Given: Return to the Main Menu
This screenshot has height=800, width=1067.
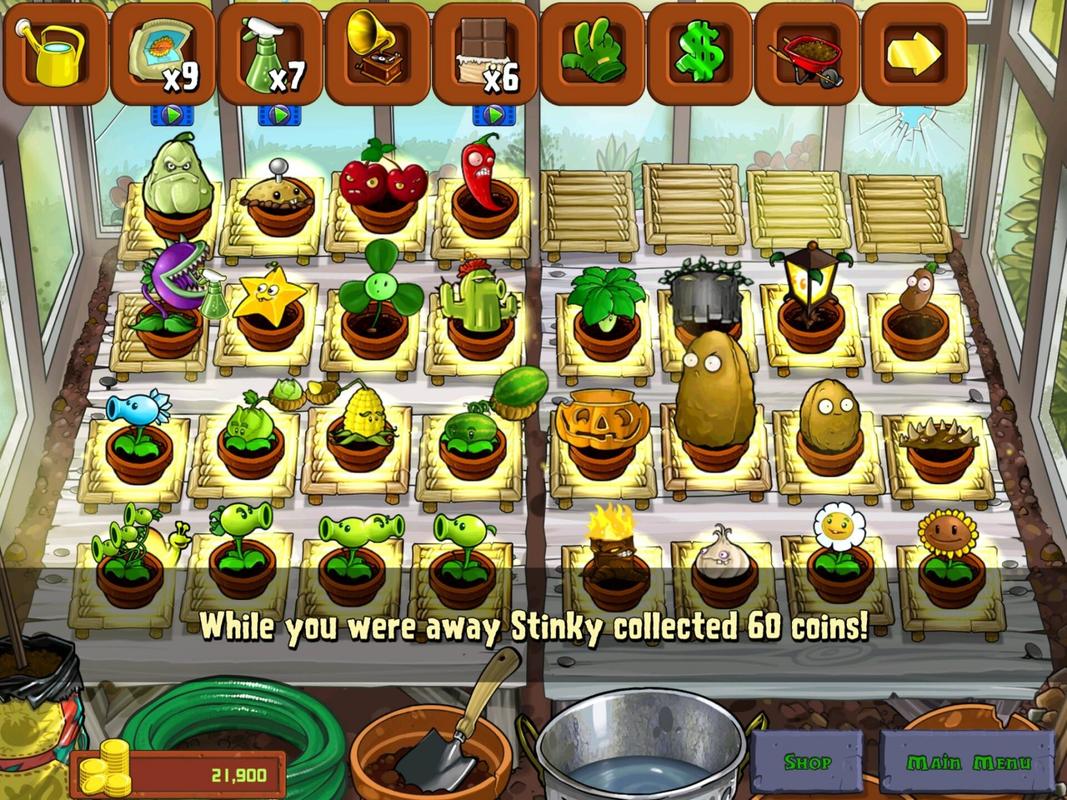Looking at the screenshot, I should pyautogui.click(x=967, y=762).
